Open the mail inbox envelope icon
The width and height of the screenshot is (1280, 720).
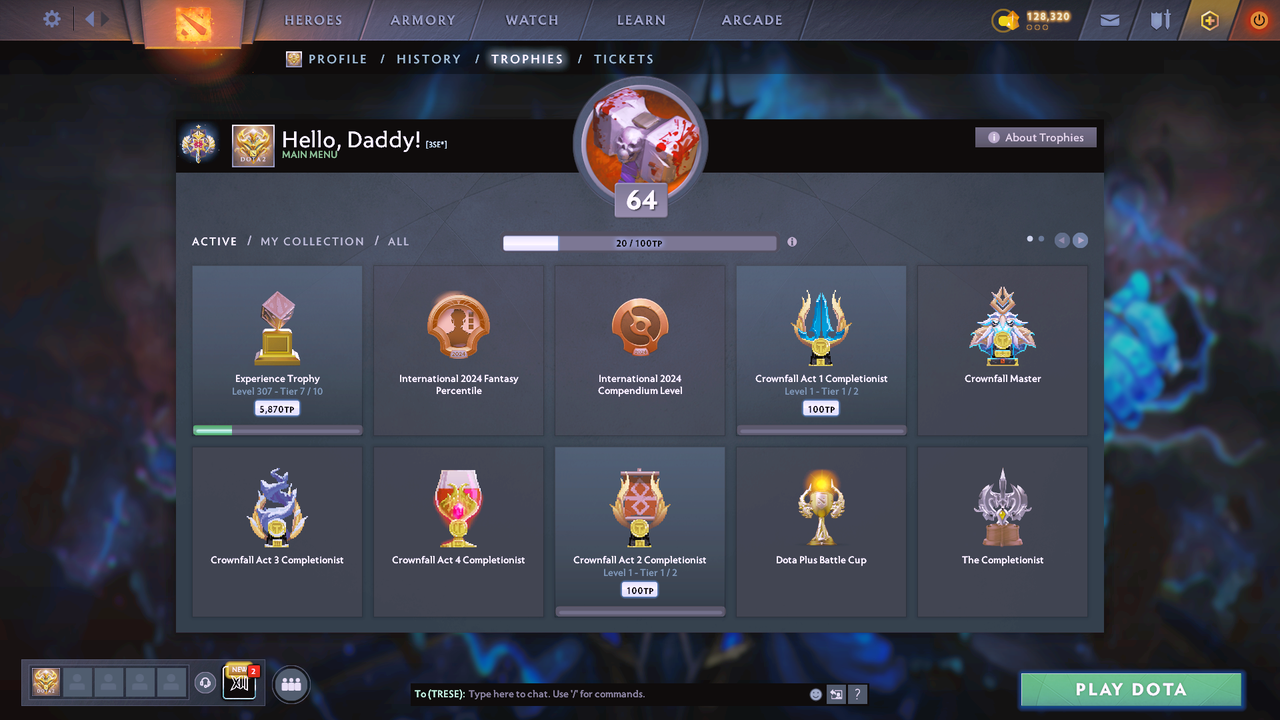(1109, 19)
